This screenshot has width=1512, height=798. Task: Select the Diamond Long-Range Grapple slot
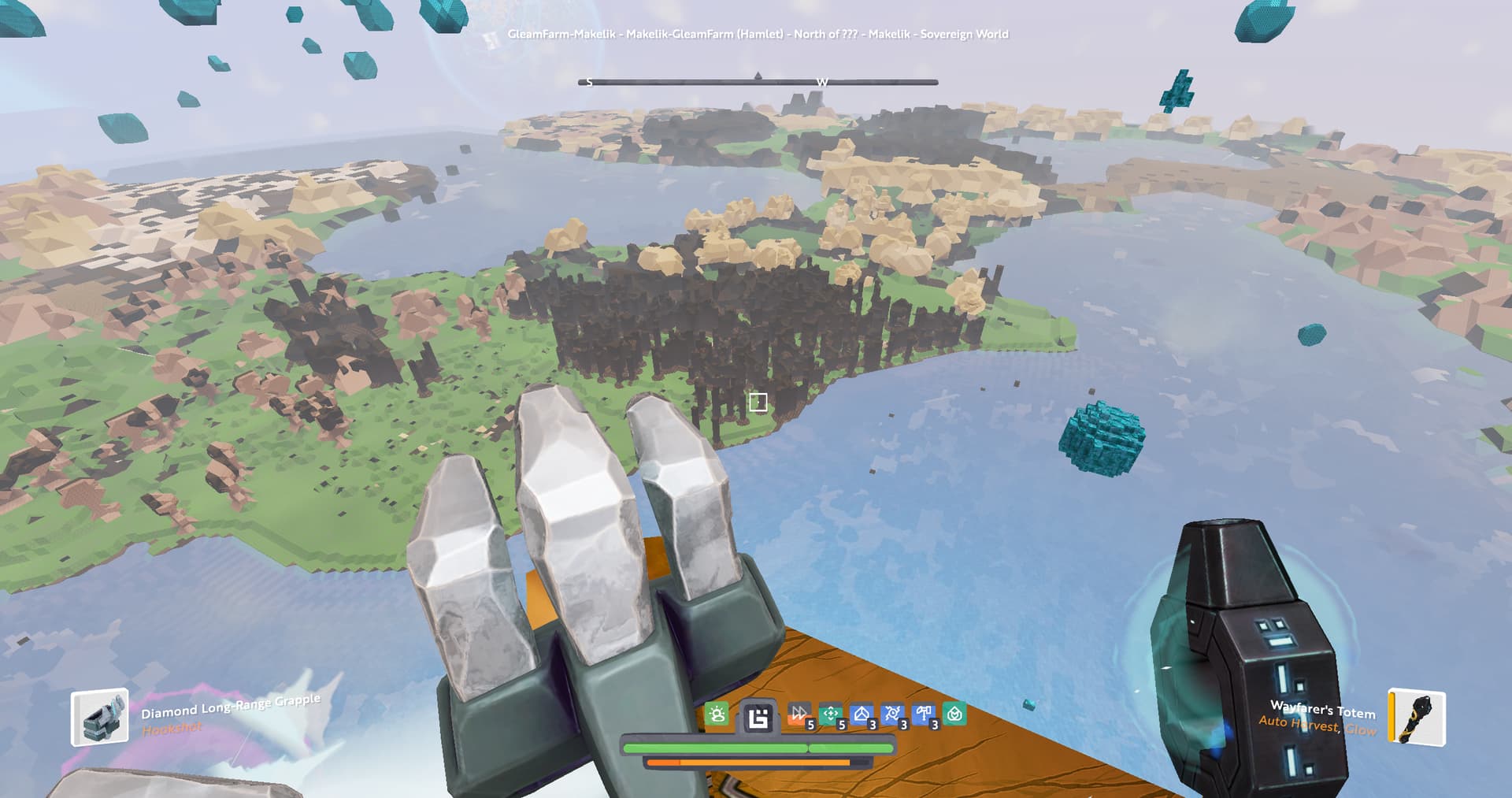pos(100,717)
